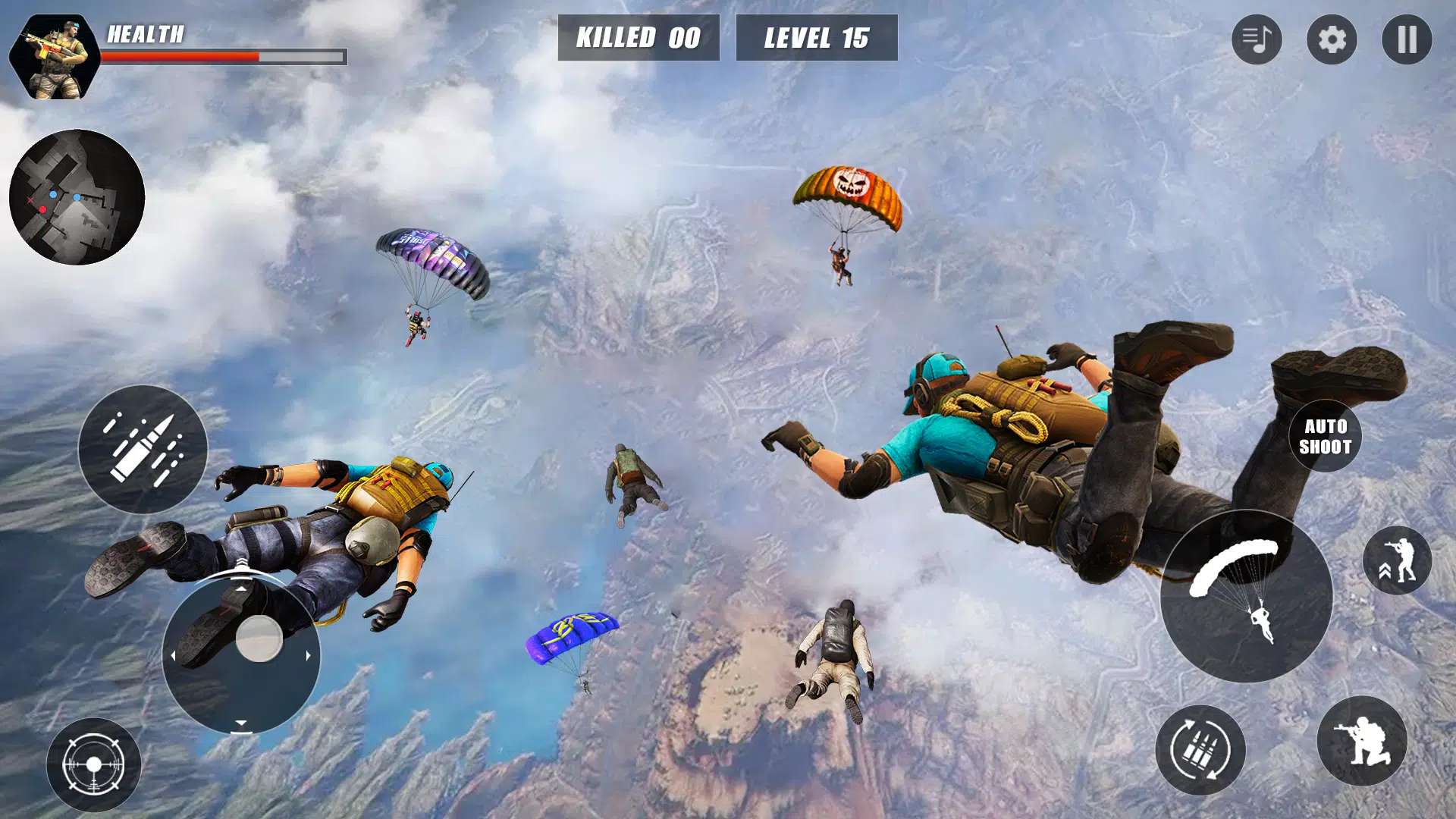Crouch using the kneeling soldier button

(1362, 741)
